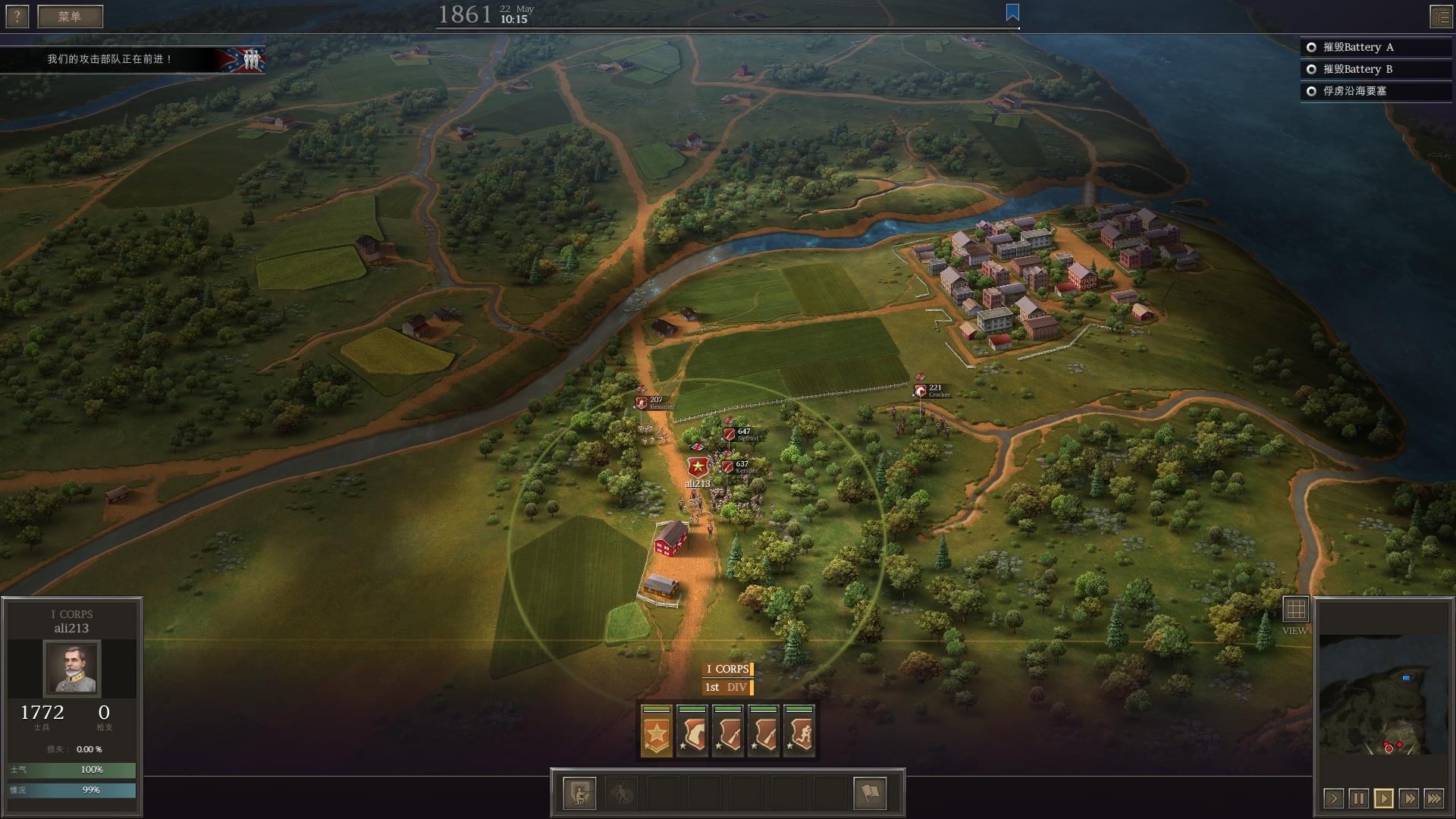Set double-arrow fast speed

[x=1408, y=799]
